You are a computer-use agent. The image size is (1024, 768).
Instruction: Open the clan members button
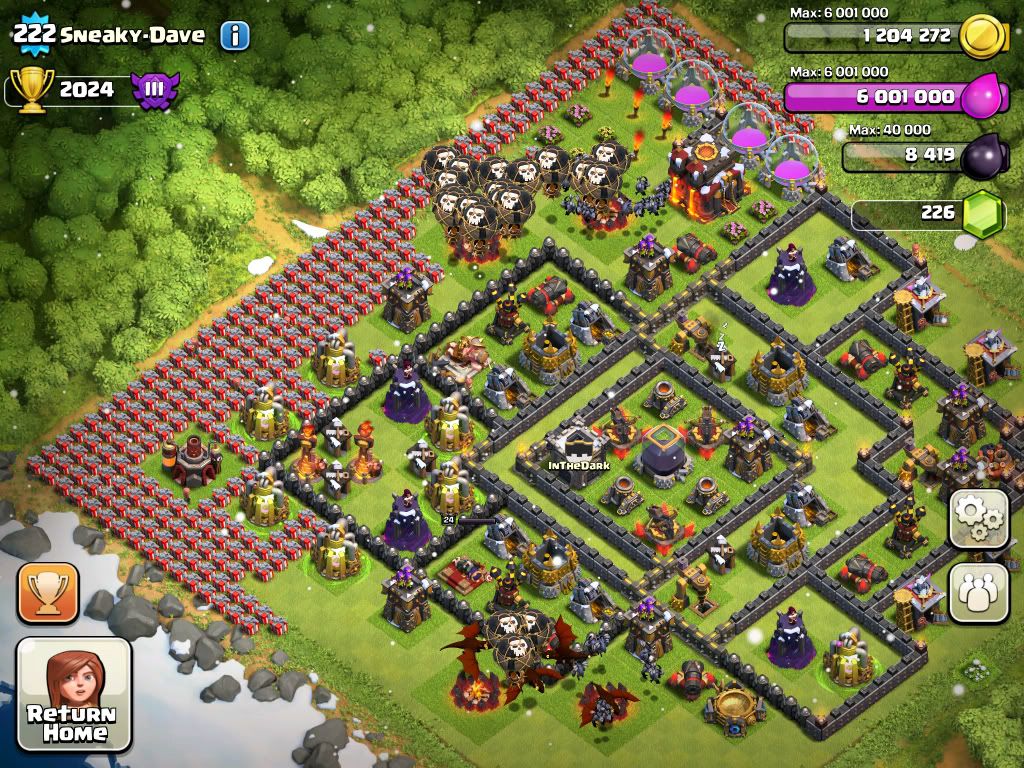point(978,593)
